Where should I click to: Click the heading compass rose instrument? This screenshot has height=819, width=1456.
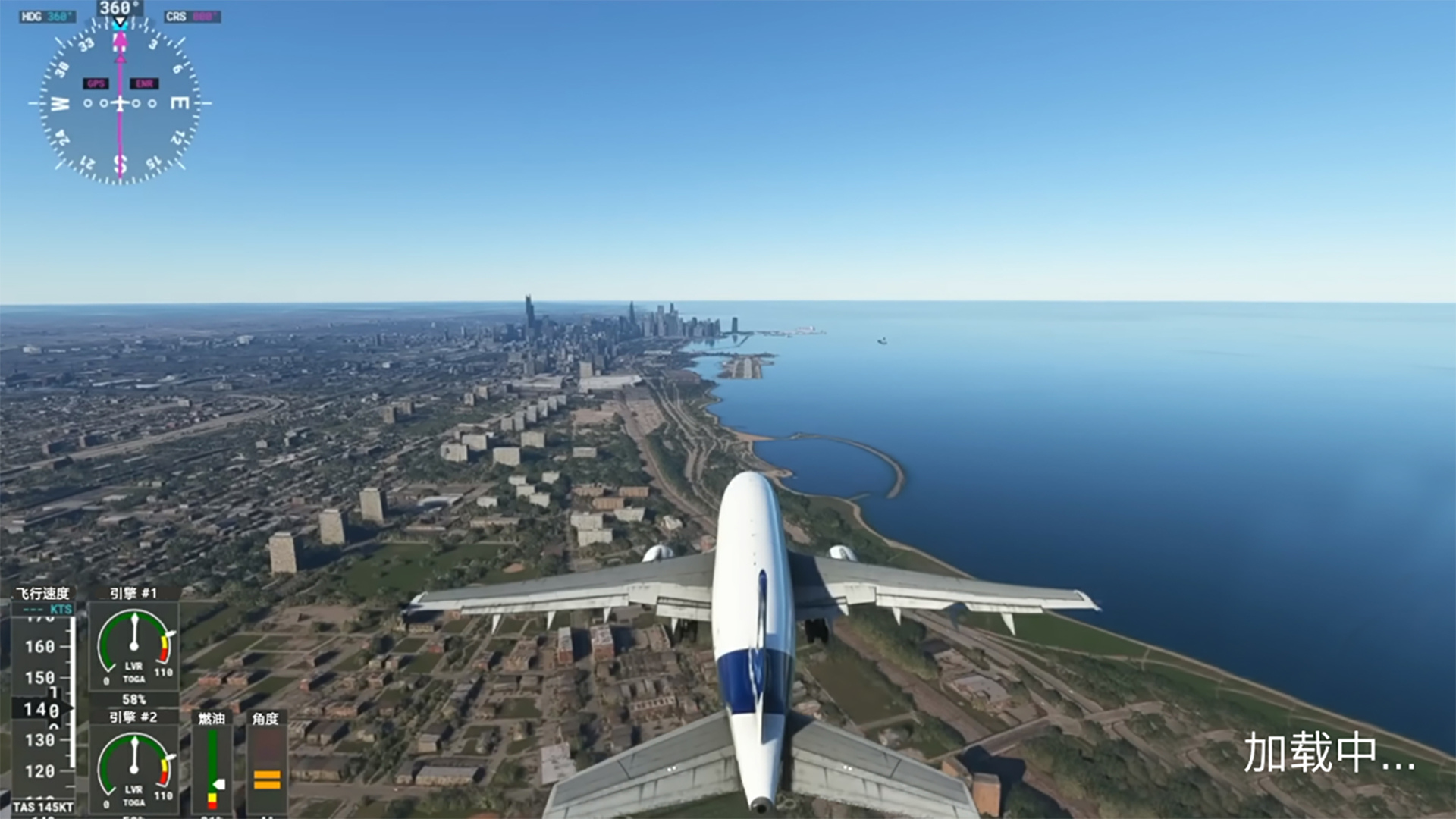[x=120, y=103]
